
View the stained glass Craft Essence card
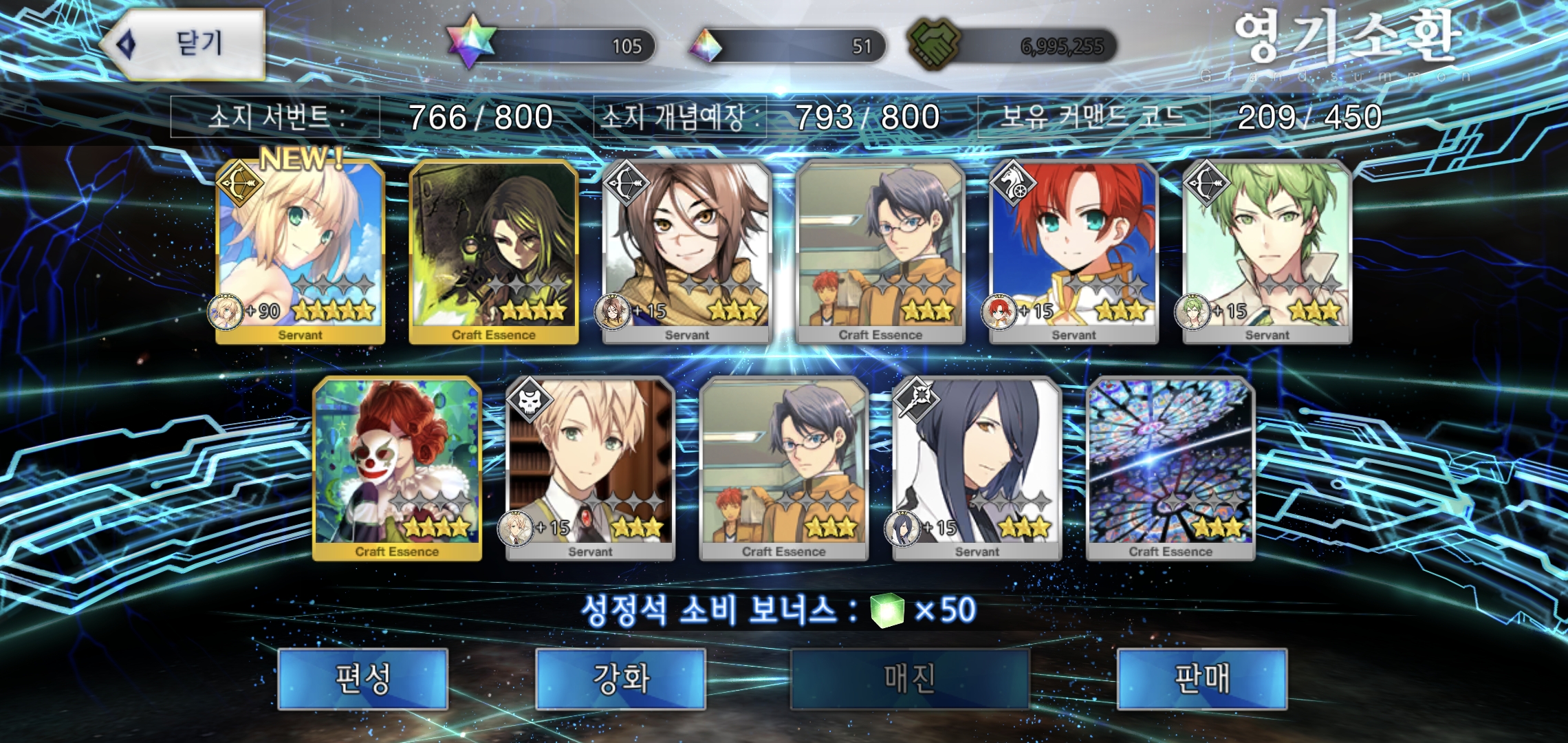point(1170,469)
